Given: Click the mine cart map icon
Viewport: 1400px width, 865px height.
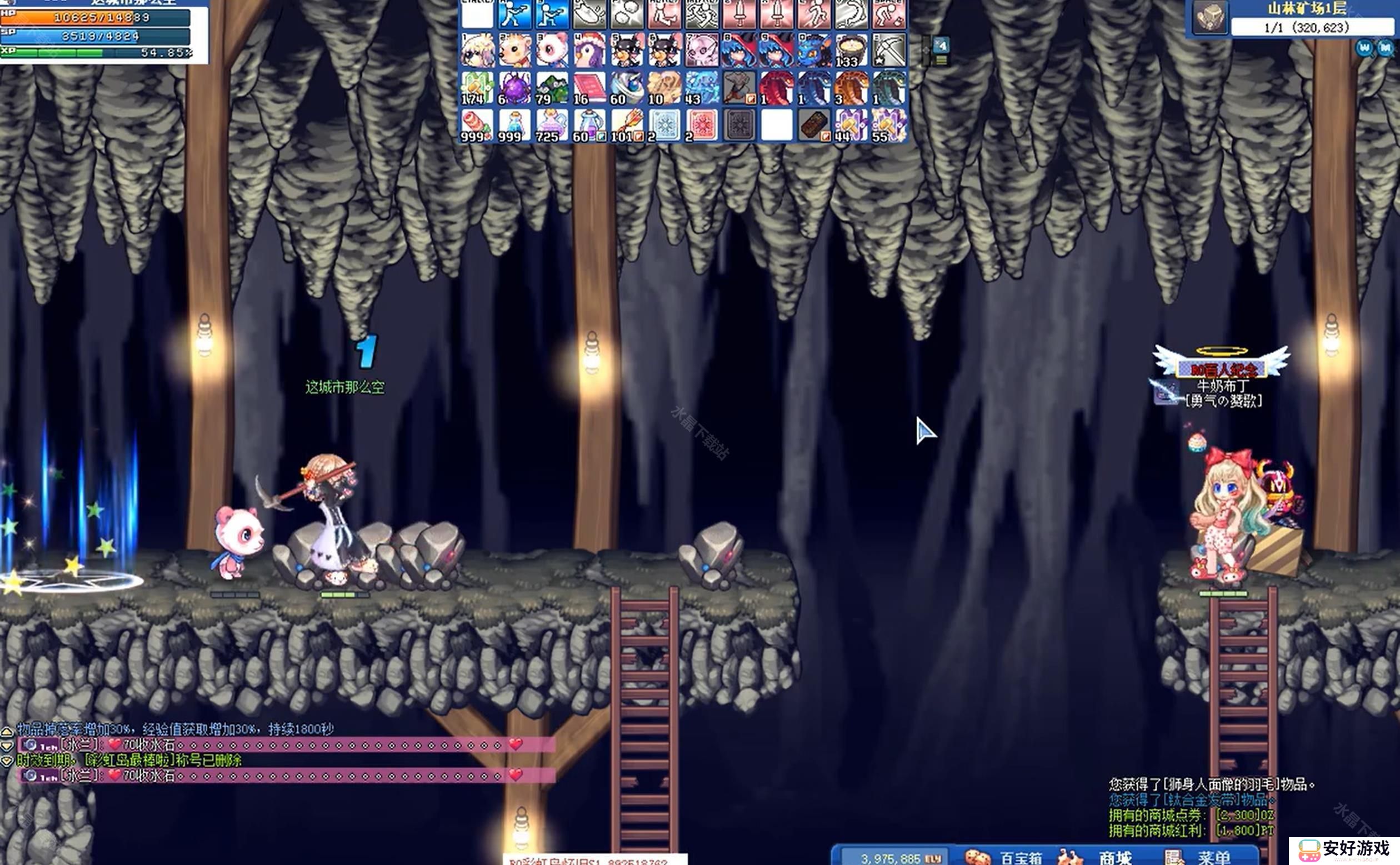Looking at the screenshot, I should (1209, 17).
